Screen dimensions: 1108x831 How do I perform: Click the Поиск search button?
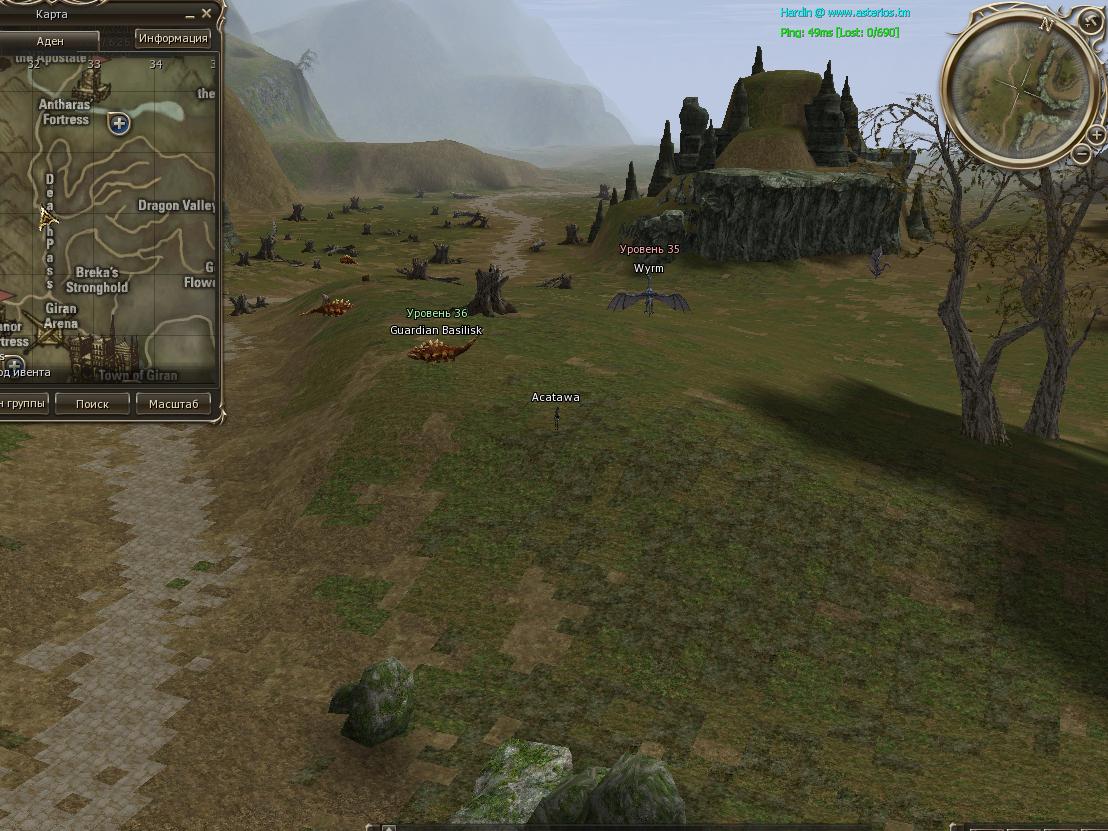(92, 404)
